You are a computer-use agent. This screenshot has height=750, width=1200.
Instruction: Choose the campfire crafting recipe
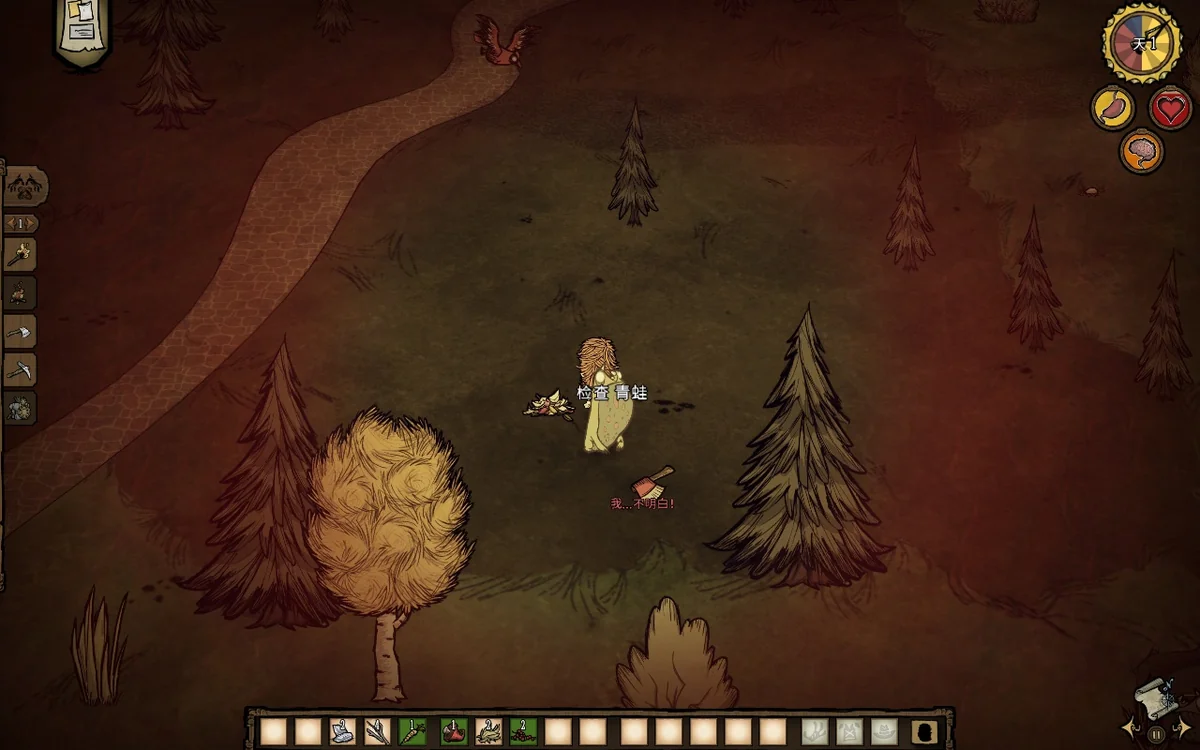(19, 293)
